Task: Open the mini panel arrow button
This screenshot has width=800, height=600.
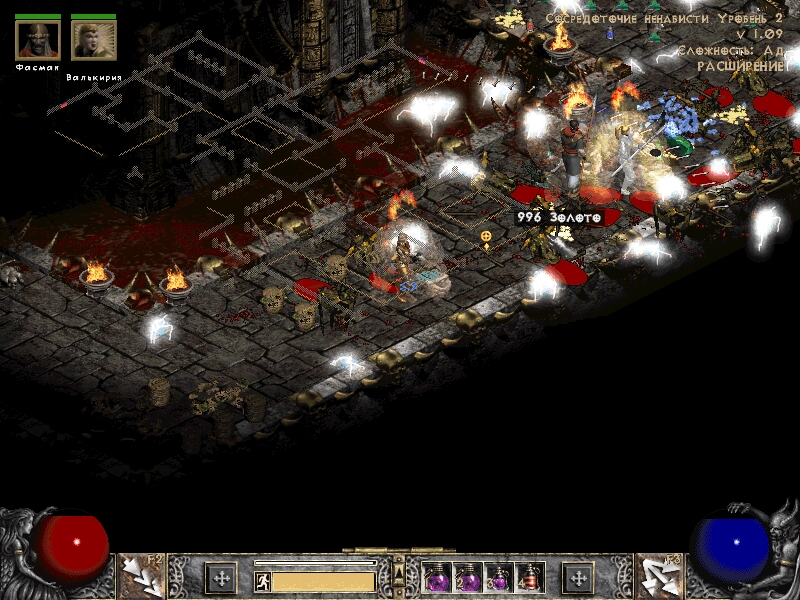Action: pyautogui.click(x=398, y=571)
